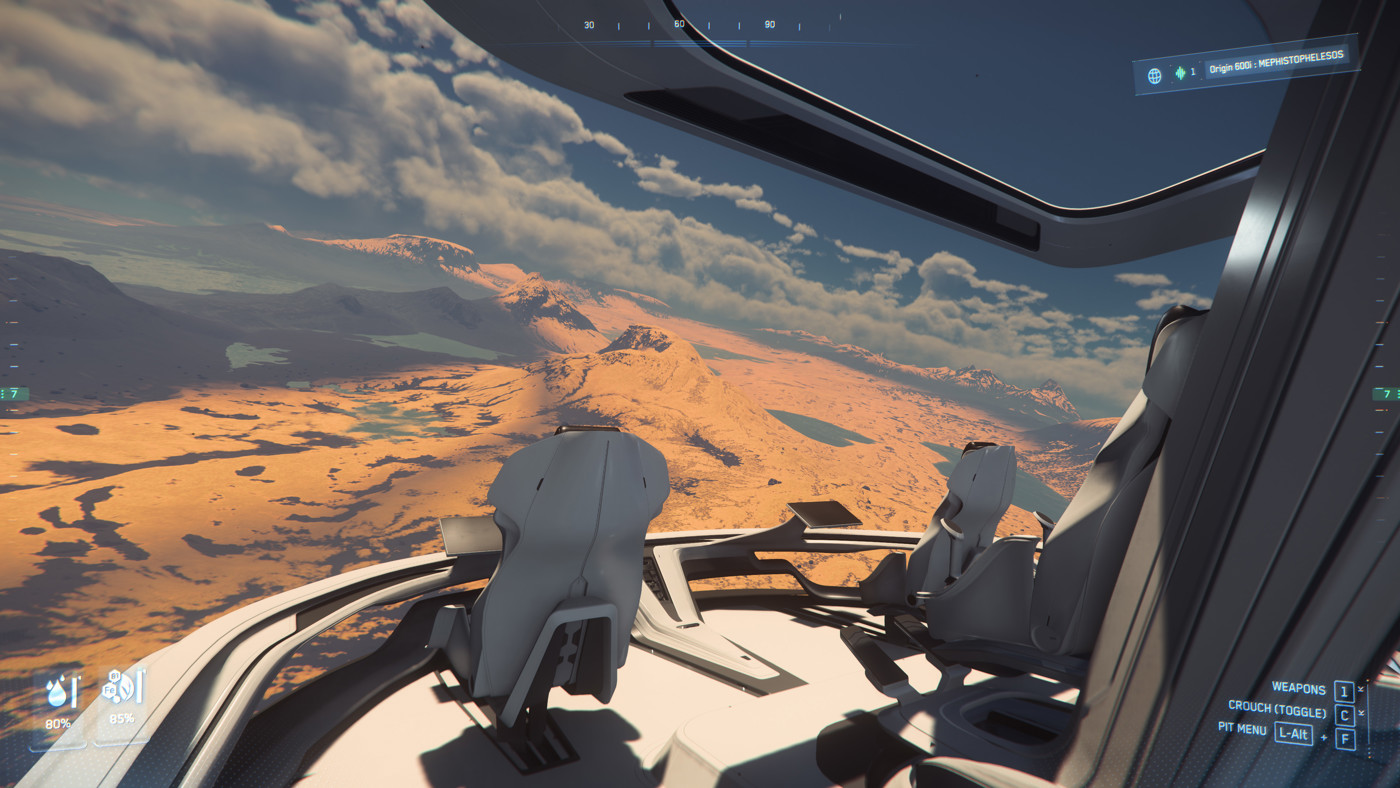Screen dimensions: 1400x788
Task: Click the 60 heading marker on the compass
Action: (x=678, y=23)
